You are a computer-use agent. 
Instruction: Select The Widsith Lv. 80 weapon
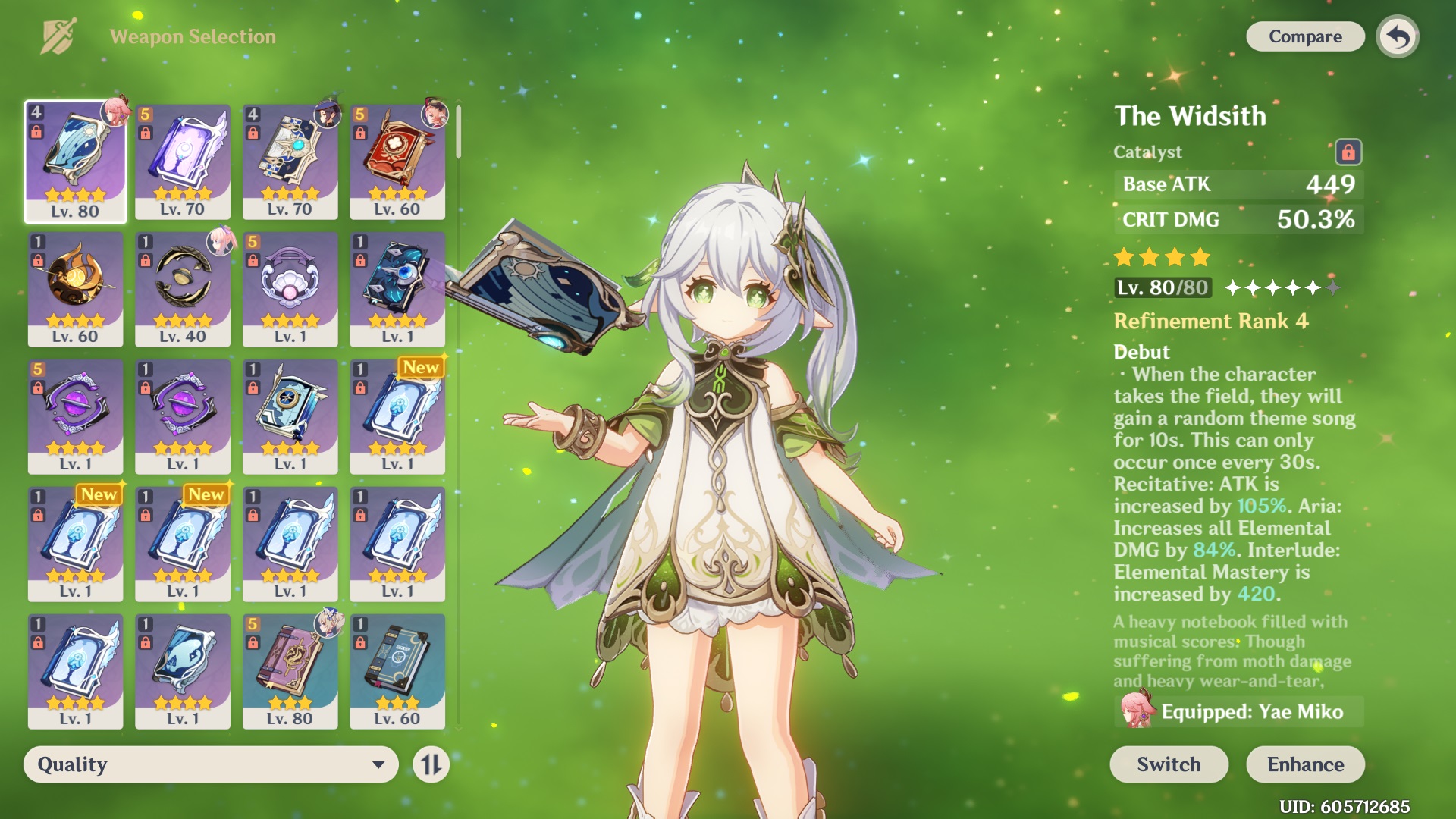75,162
